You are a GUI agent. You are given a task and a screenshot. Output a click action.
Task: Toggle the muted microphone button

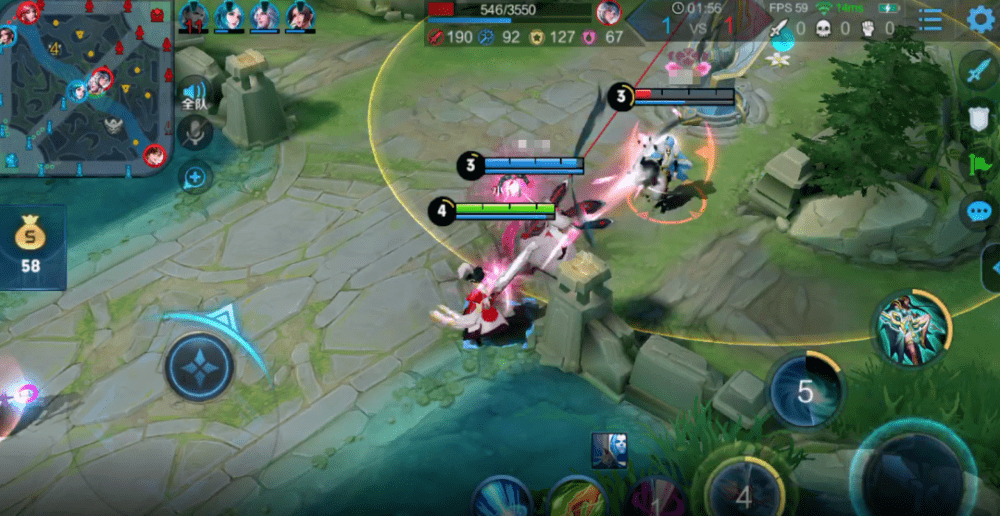click(194, 133)
